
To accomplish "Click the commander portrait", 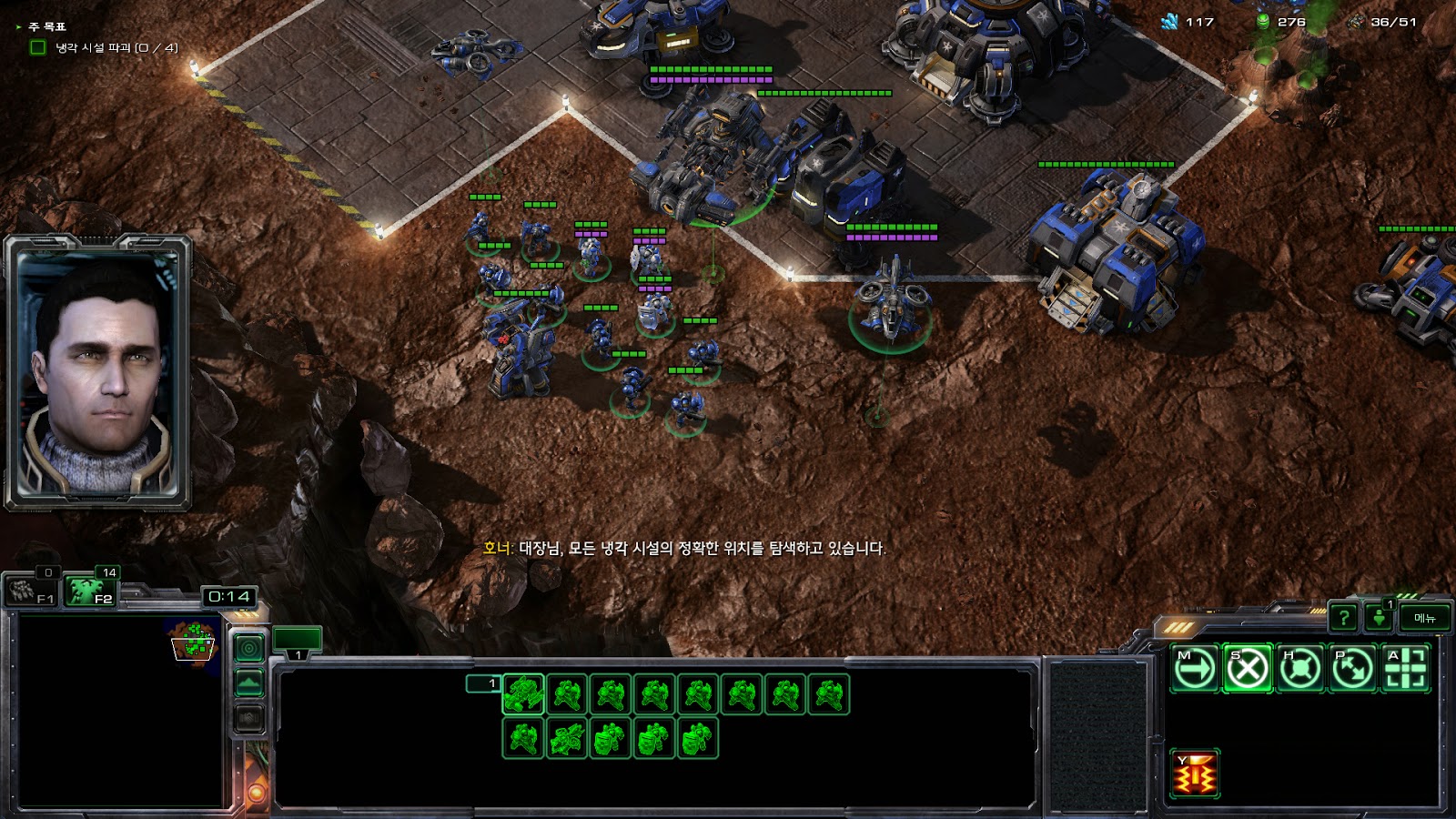I will coord(98,373).
